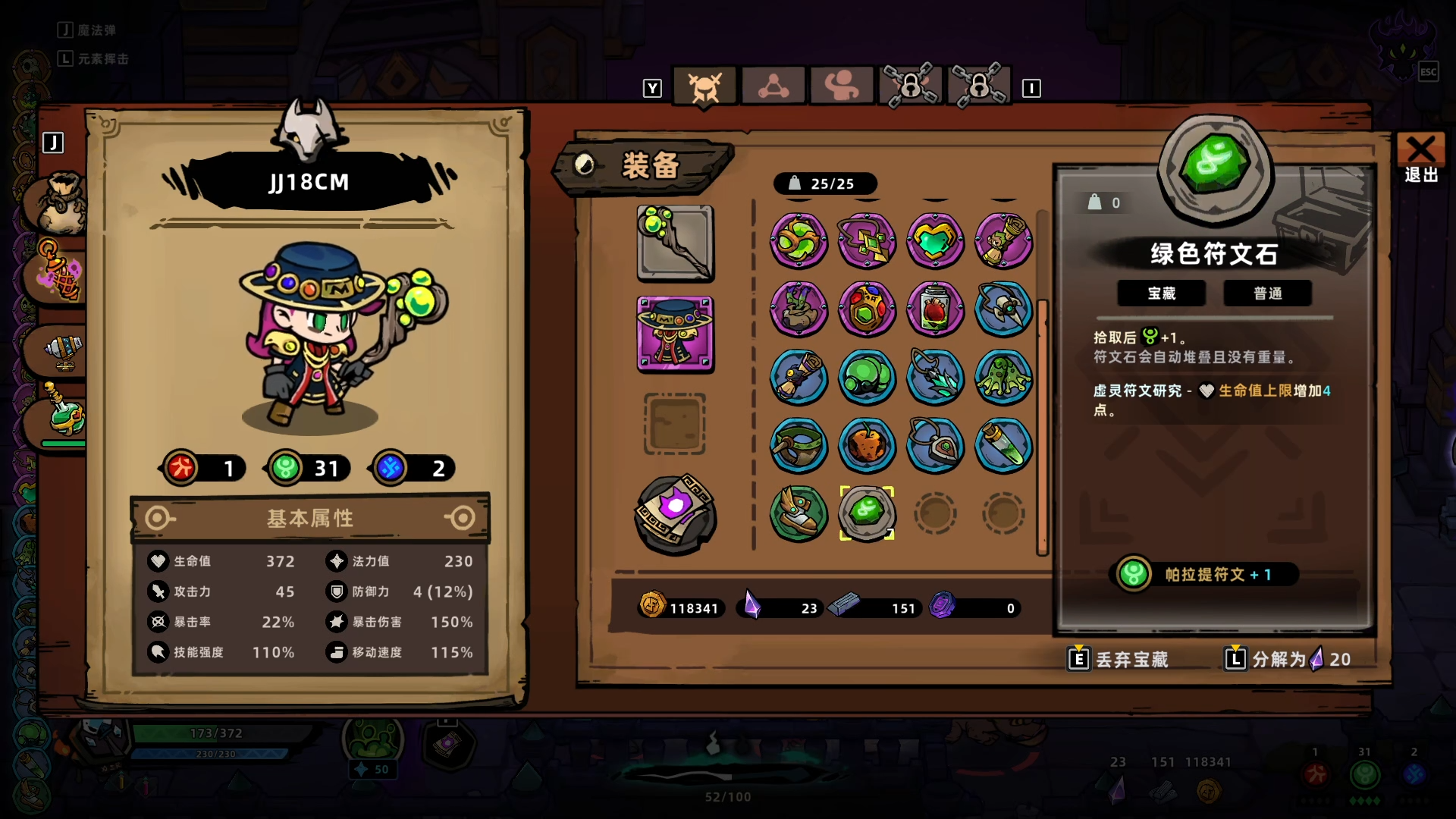
Task: Switch to the helmet character tab
Action: point(704,87)
